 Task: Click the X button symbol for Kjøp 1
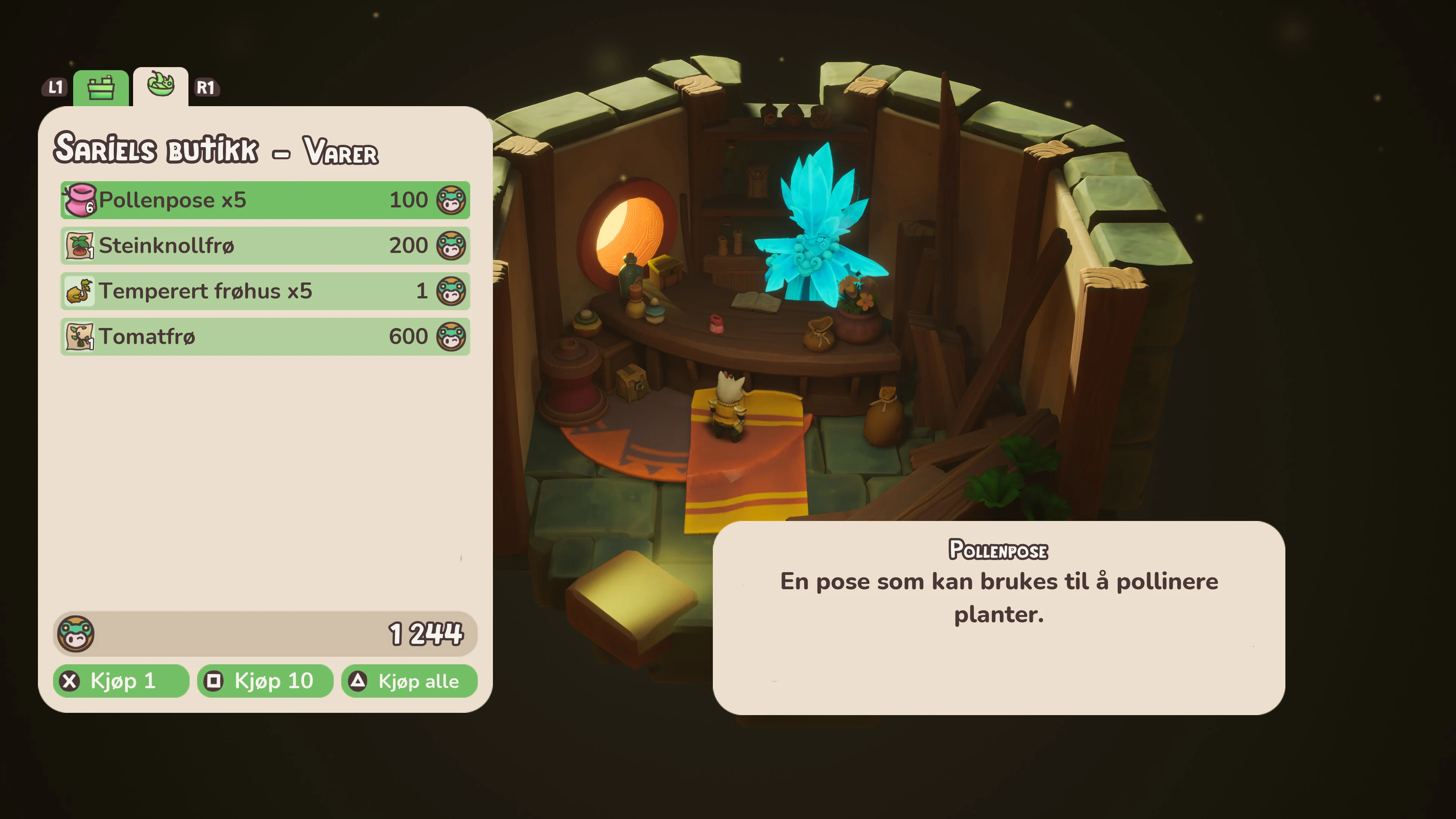click(69, 681)
